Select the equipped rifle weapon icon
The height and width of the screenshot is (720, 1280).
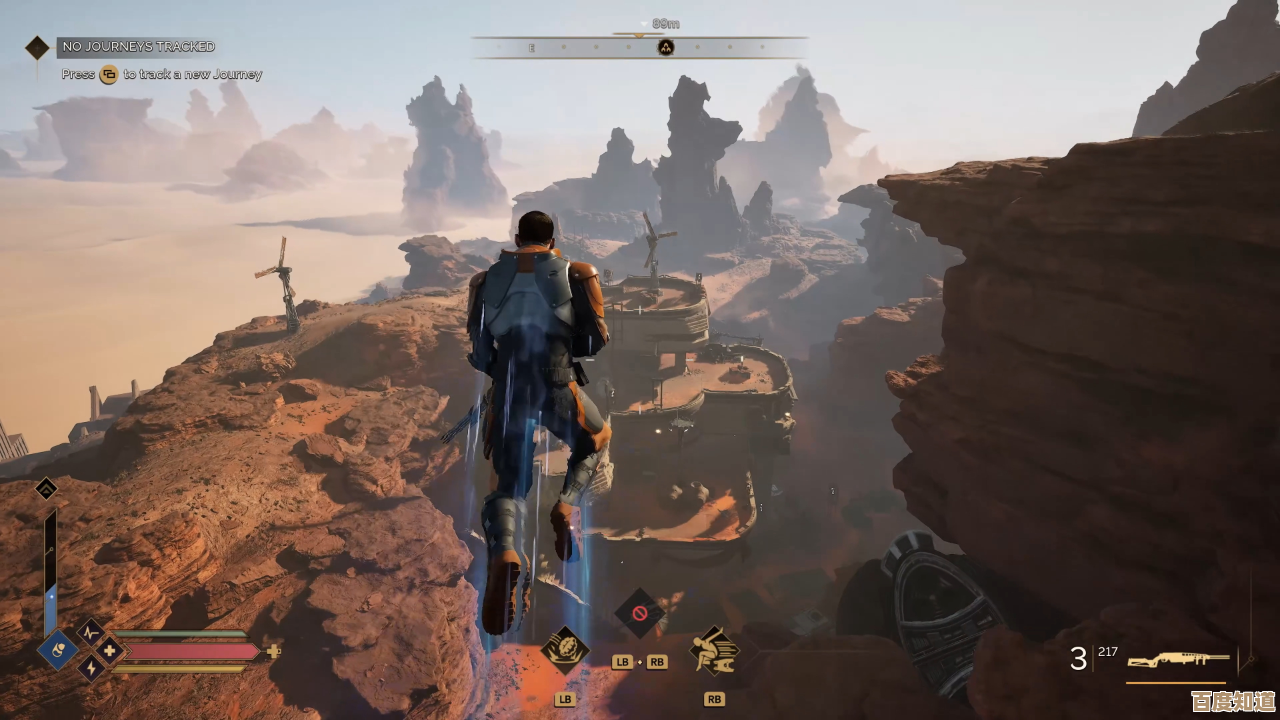point(1178,660)
